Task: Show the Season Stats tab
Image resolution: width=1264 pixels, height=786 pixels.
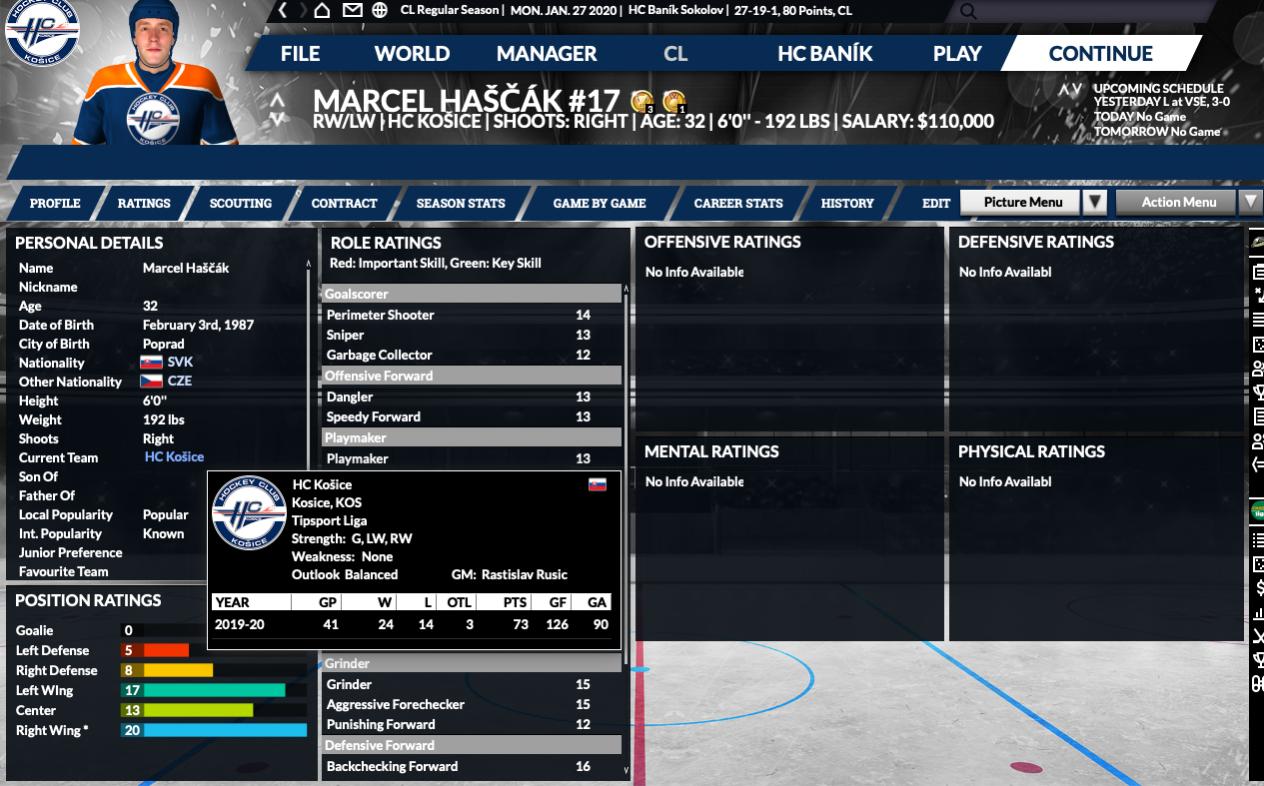Action: tap(460, 203)
